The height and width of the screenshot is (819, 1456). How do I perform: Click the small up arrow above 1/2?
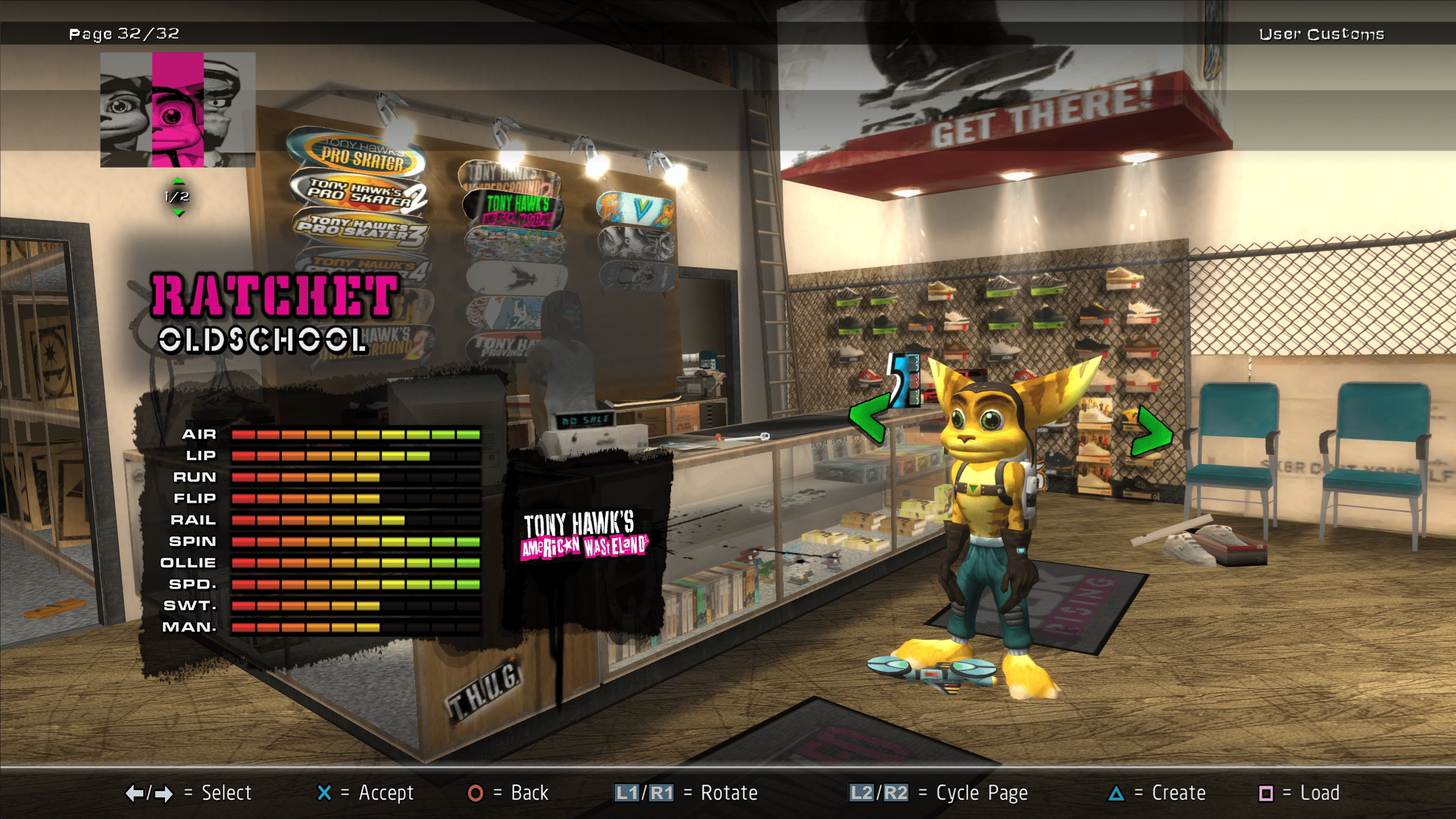pos(178,181)
